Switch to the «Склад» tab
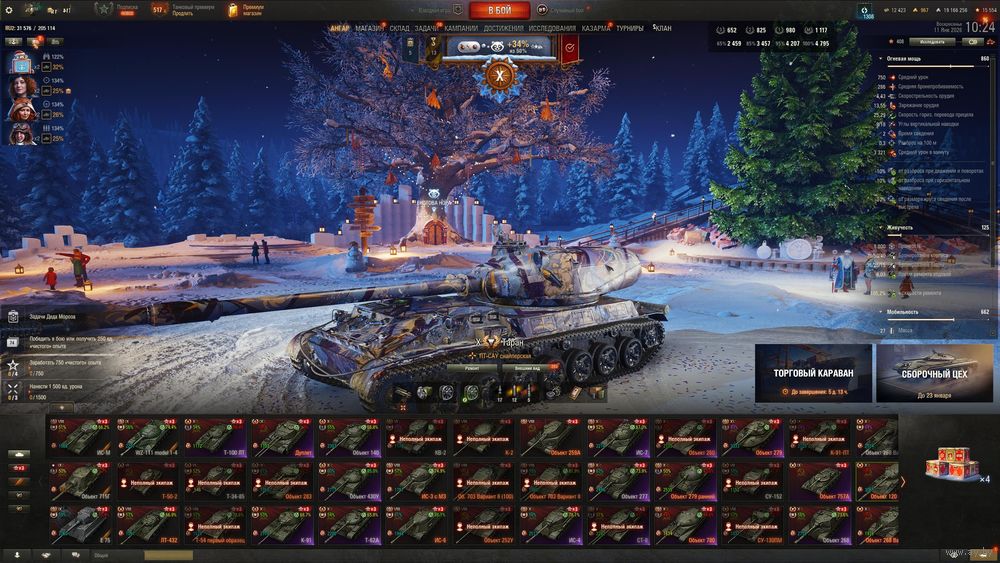The height and width of the screenshot is (563, 1000). tap(399, 28)
